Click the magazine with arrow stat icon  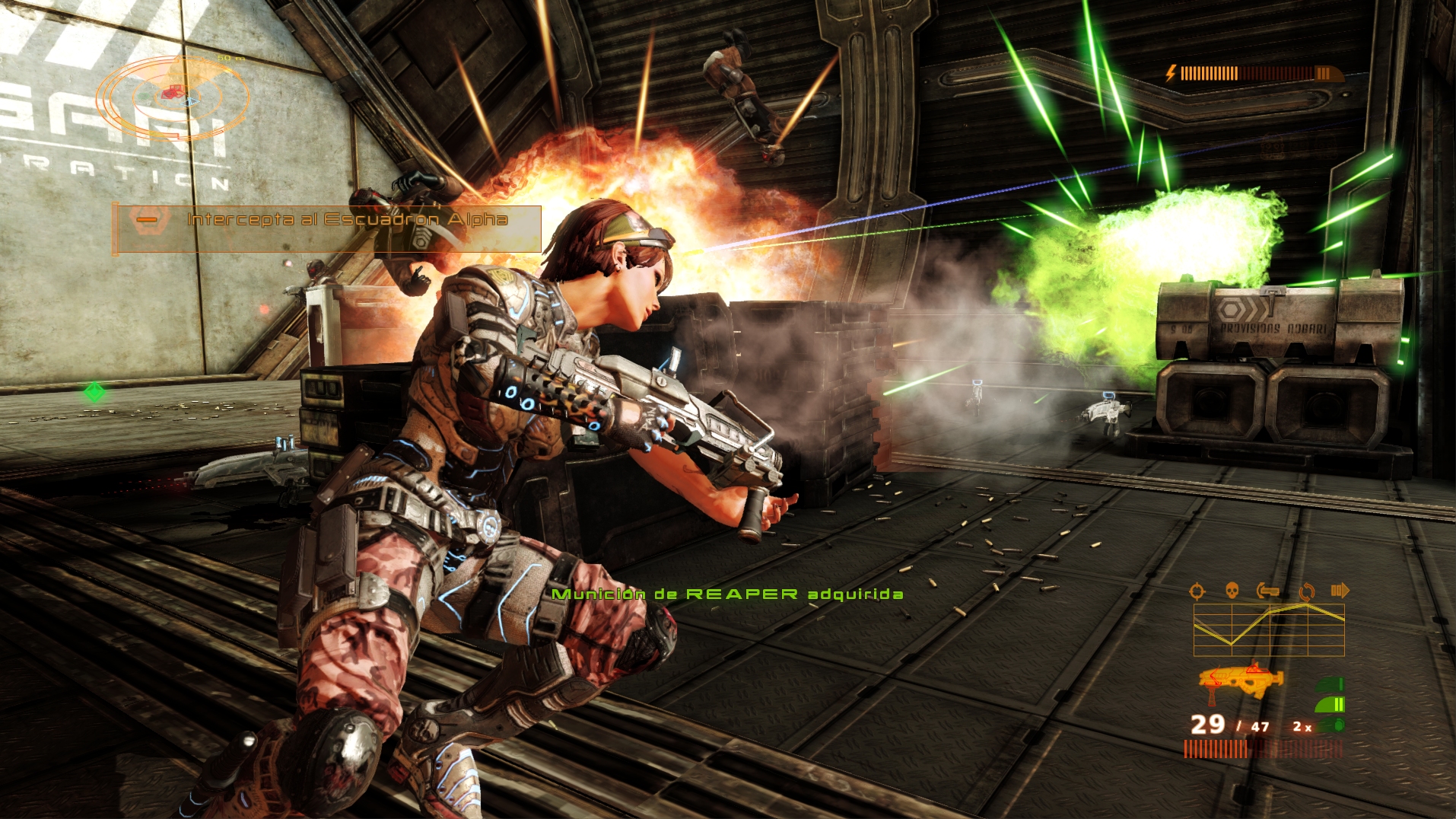click(1268, 590)
